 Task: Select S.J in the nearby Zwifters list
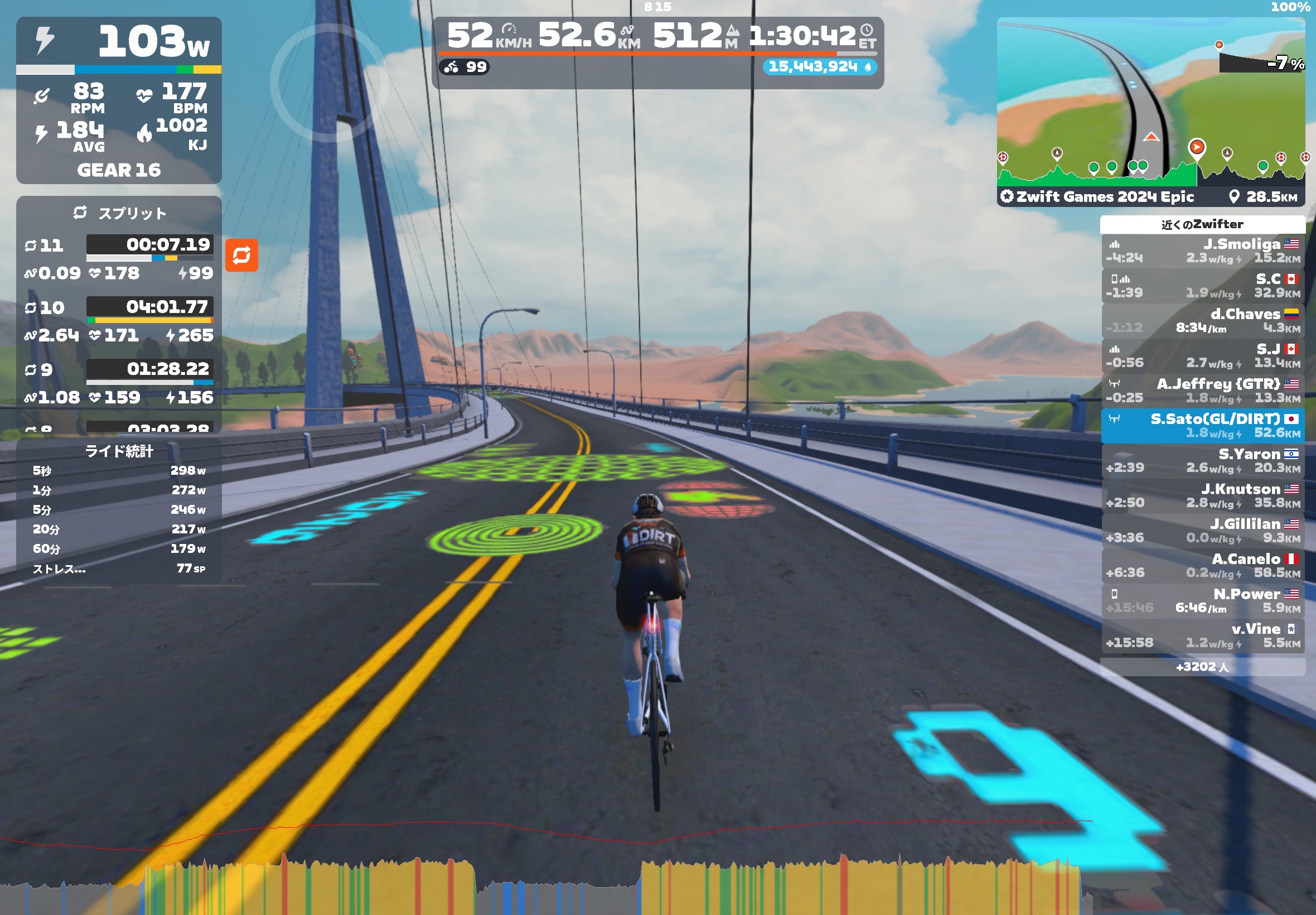click(1203, 356)
